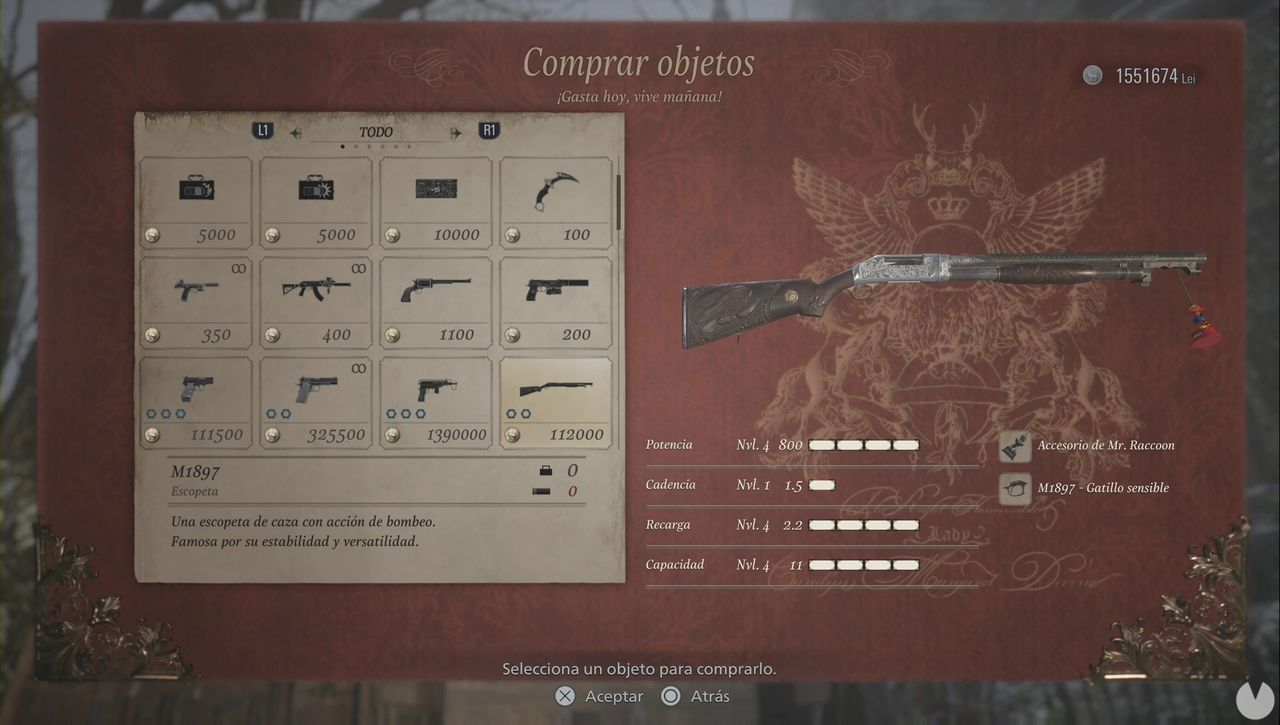Click the item list scrollbar

tap(620, 200)
